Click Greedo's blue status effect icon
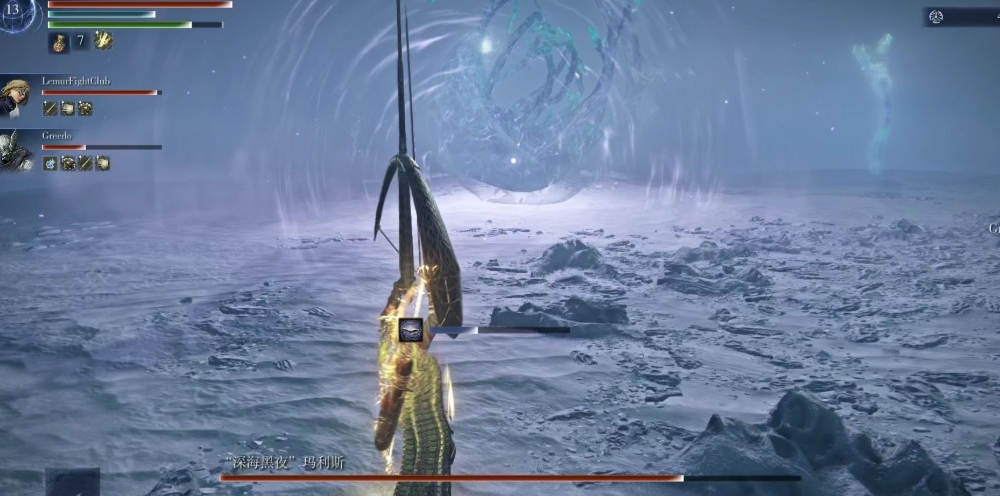 pos(50,163)
